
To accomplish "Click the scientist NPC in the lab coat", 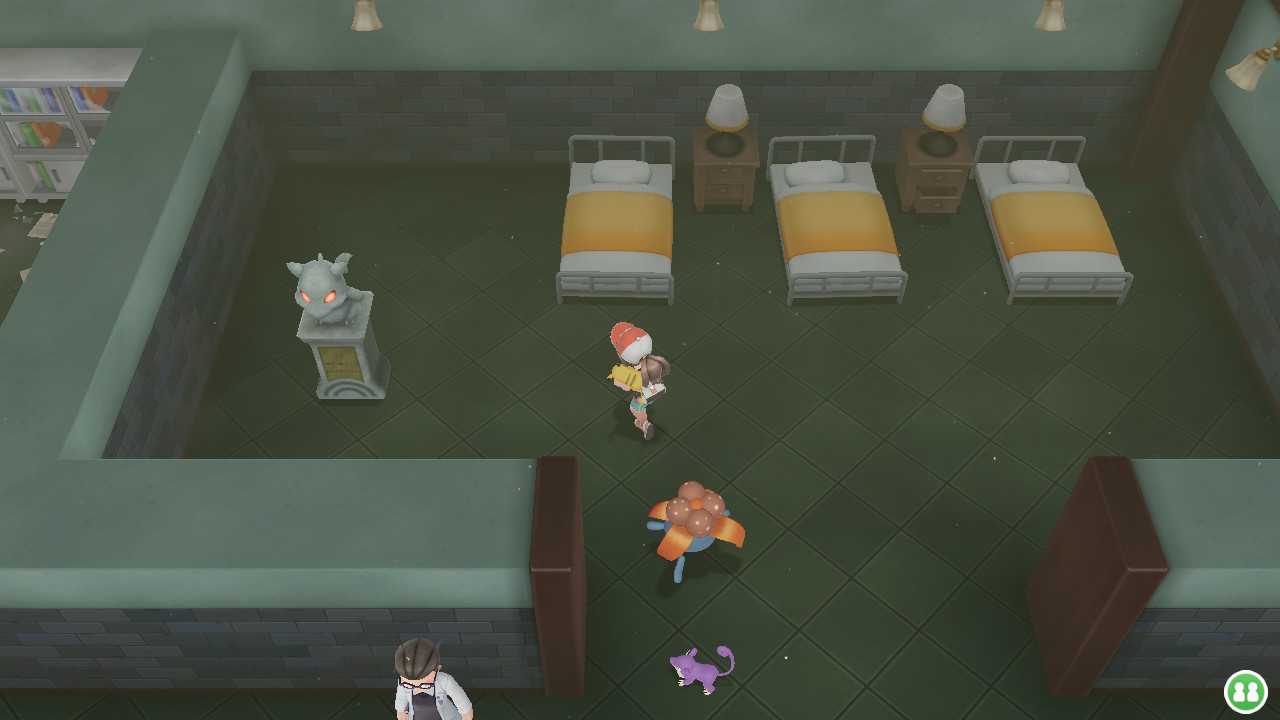I will pos(425,680).
